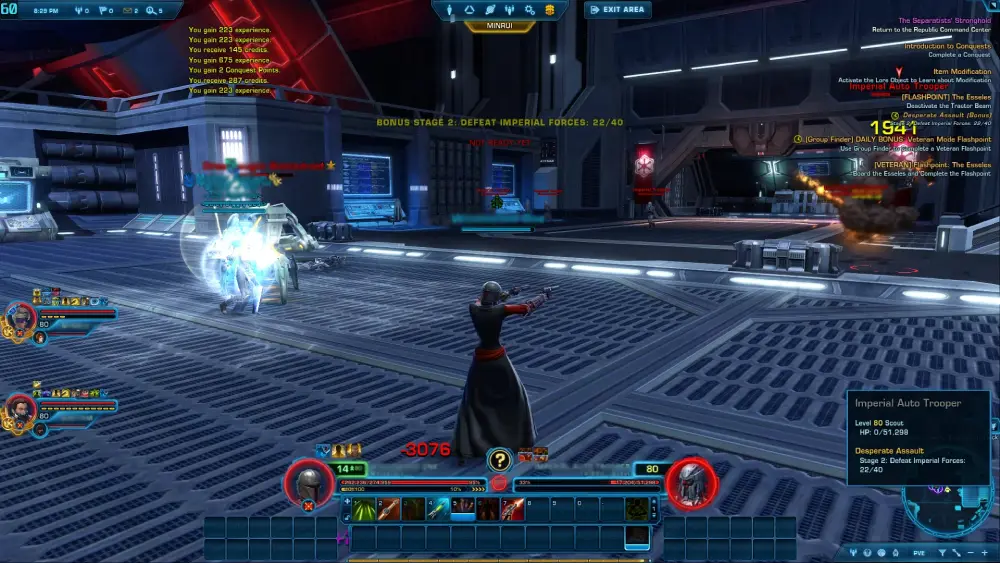Open the MINRUI tab under the top menu
Image resolution: width=1000 pixels, height=563 pixels.
(x=500, y=26)
